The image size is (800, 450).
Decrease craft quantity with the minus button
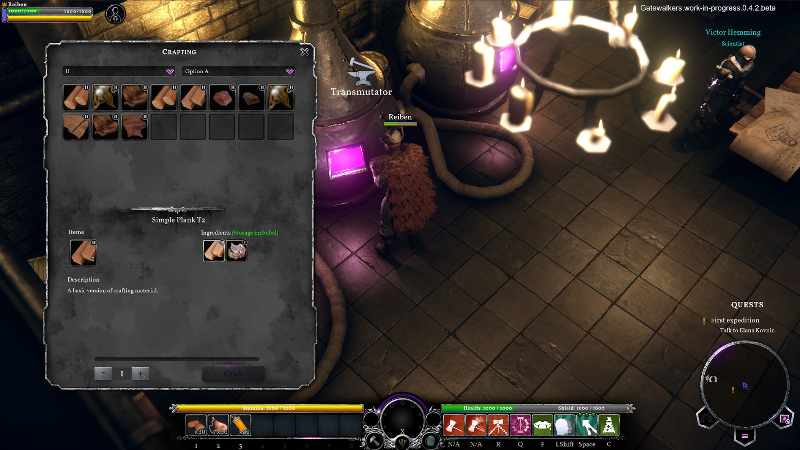103,373
